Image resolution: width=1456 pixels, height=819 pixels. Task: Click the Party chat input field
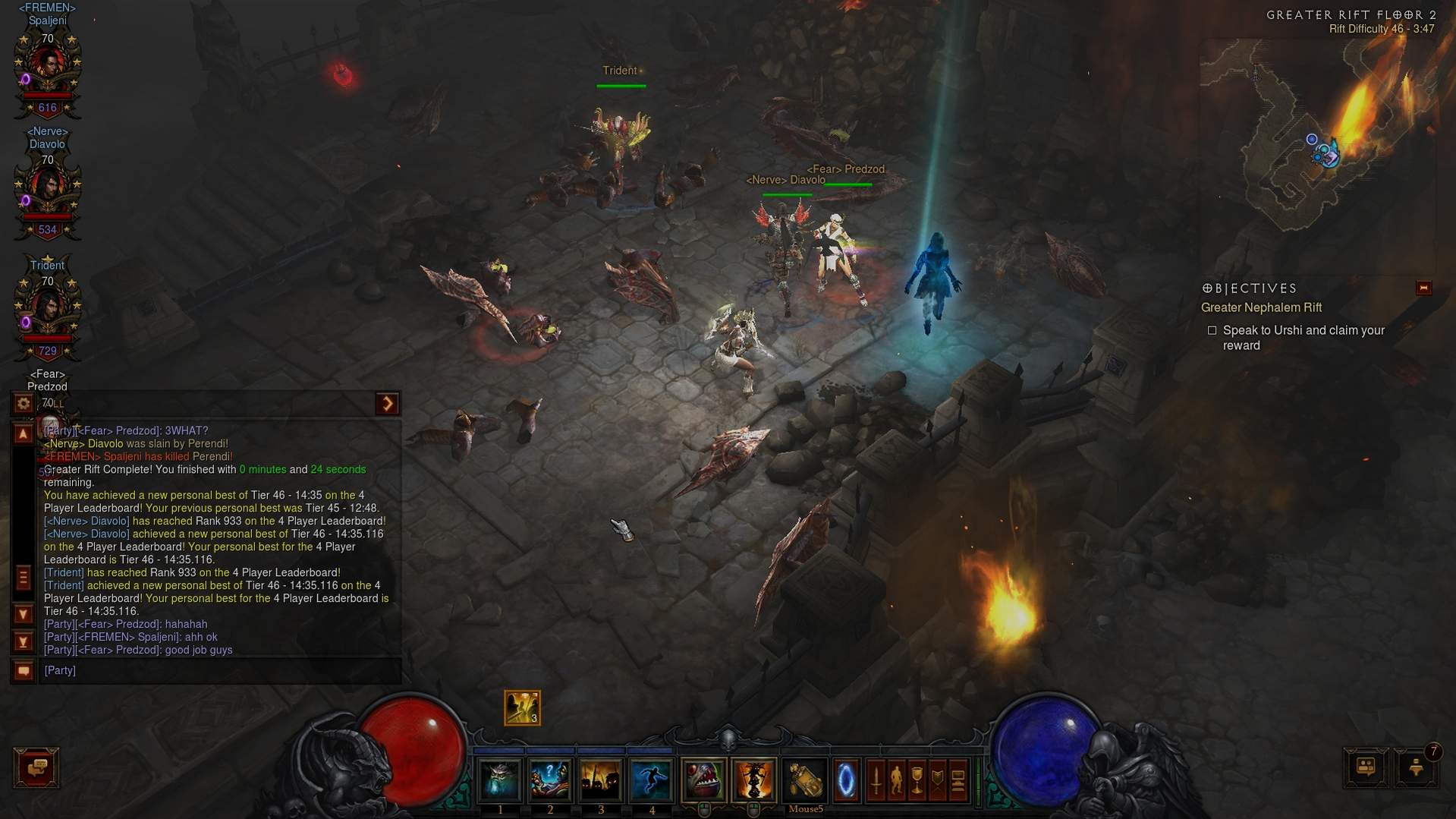(x=220, y=671)
